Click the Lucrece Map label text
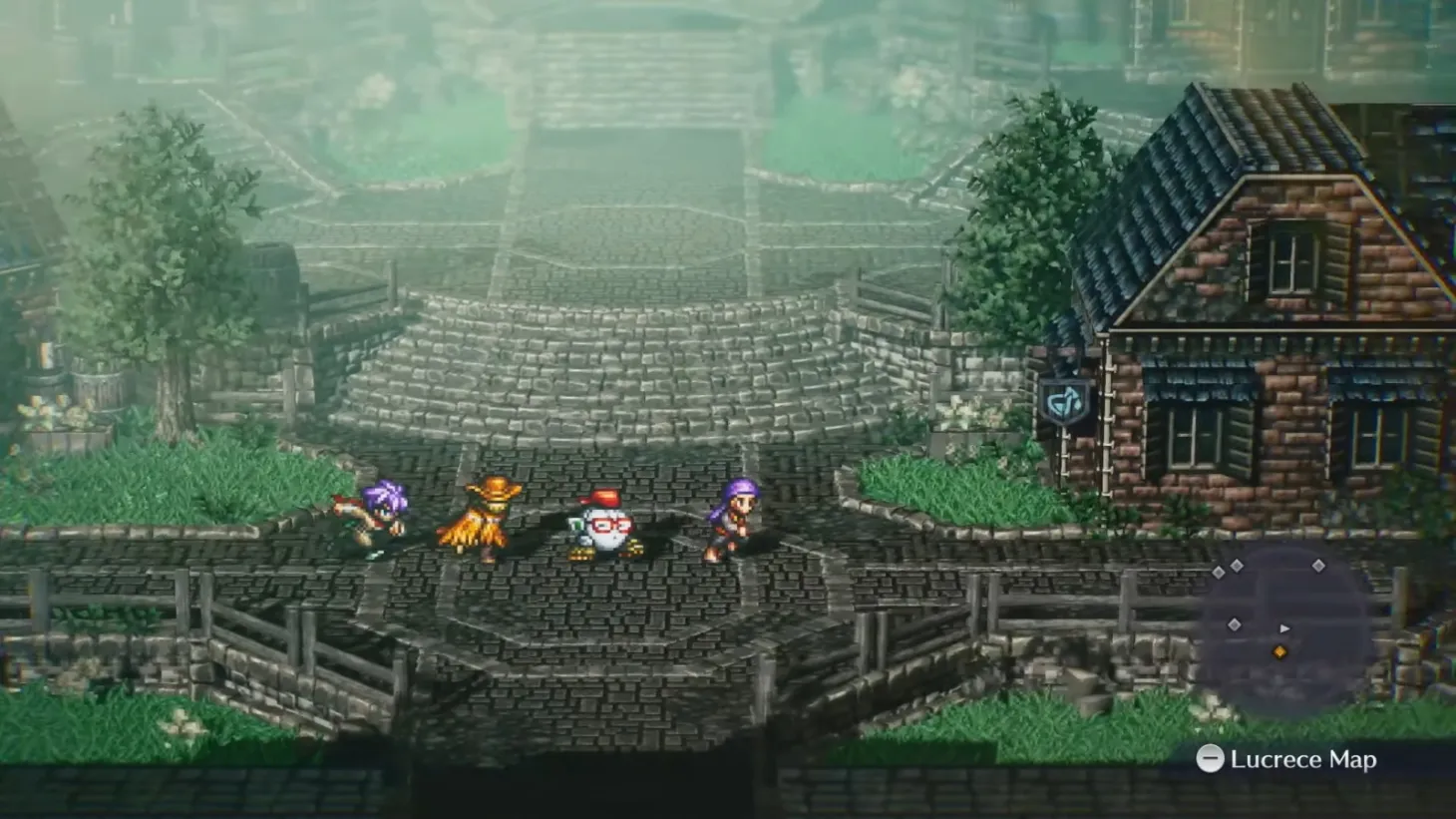1456x819 pixels. tap(1301, 758)
